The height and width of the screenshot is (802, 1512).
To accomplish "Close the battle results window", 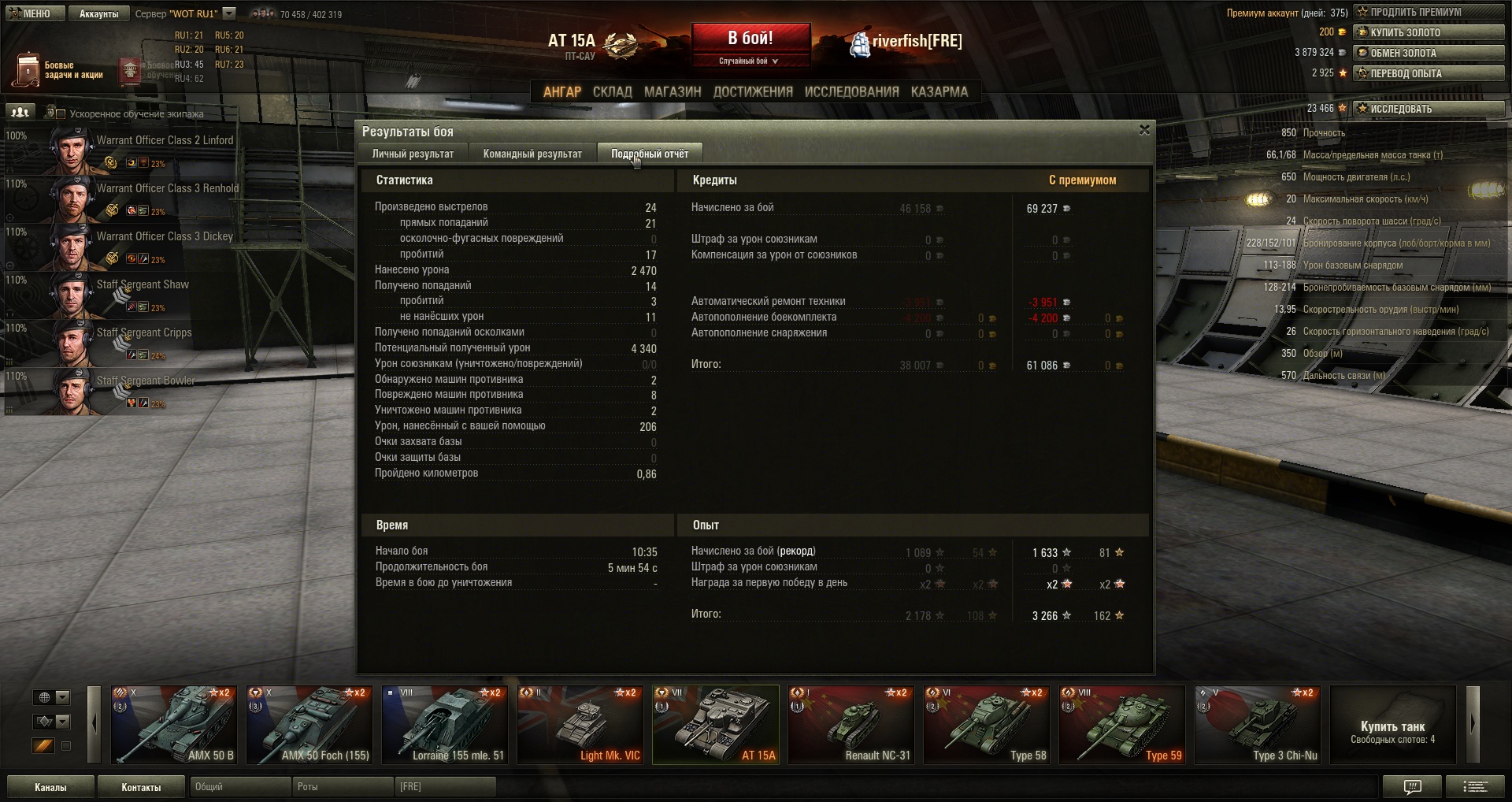I will (1144, 130).
